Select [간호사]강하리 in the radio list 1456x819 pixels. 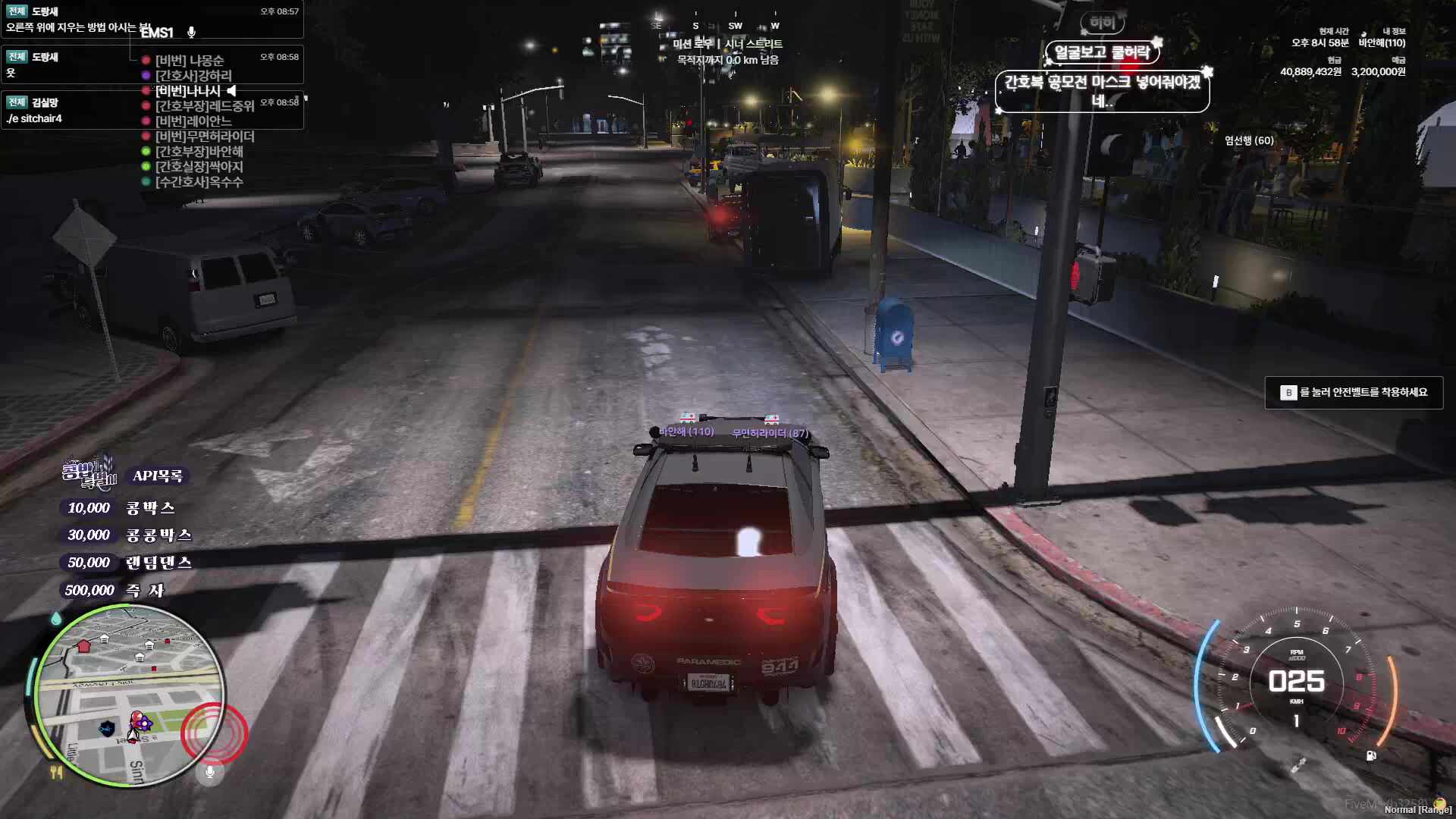[193, 76]
